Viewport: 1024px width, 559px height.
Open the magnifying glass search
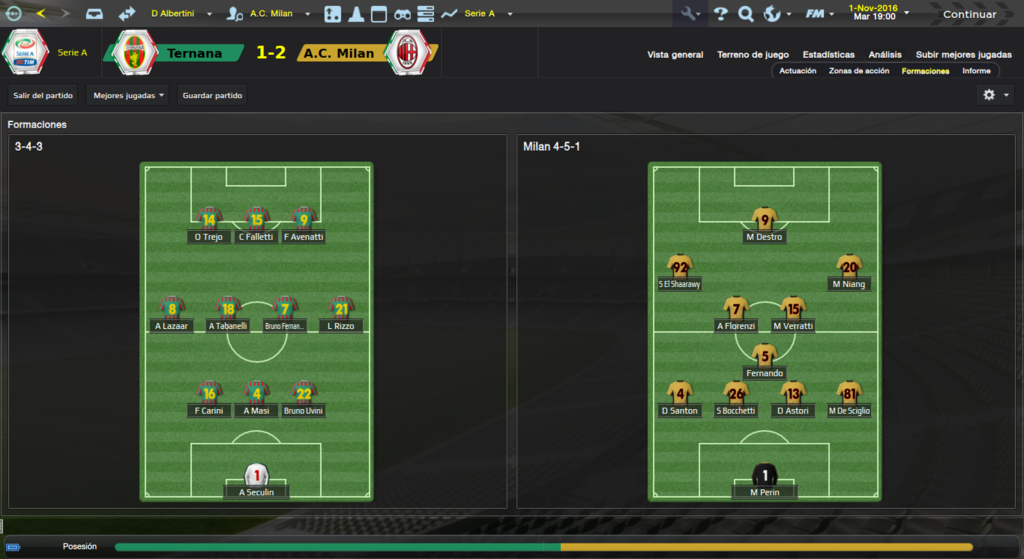(746, 14)
